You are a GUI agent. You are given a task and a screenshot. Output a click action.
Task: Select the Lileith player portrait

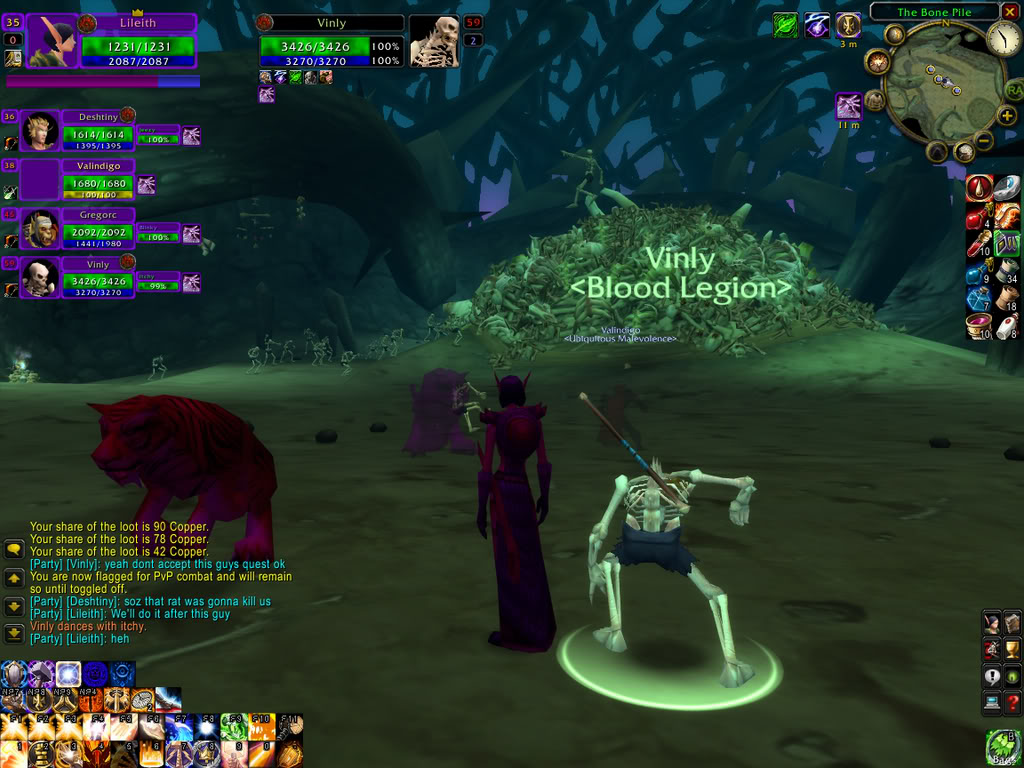coord(56,44)
